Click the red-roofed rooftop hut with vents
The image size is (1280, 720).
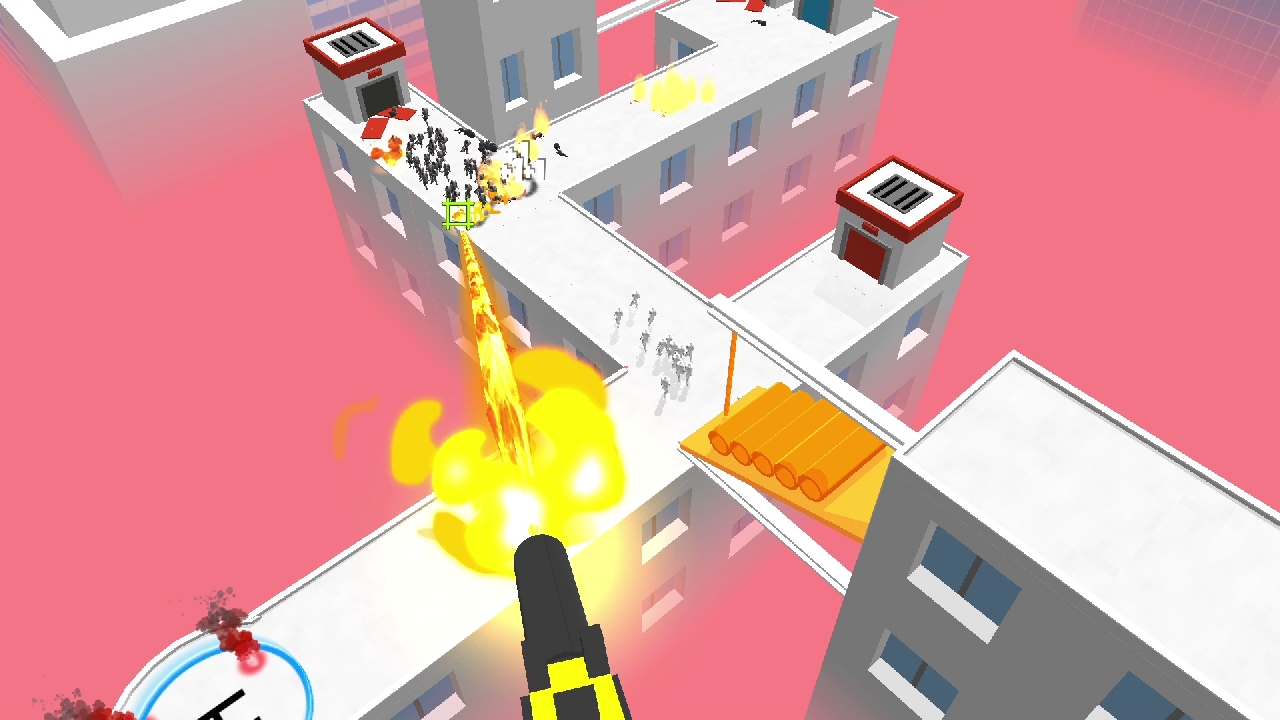click(x=355, y=55)
